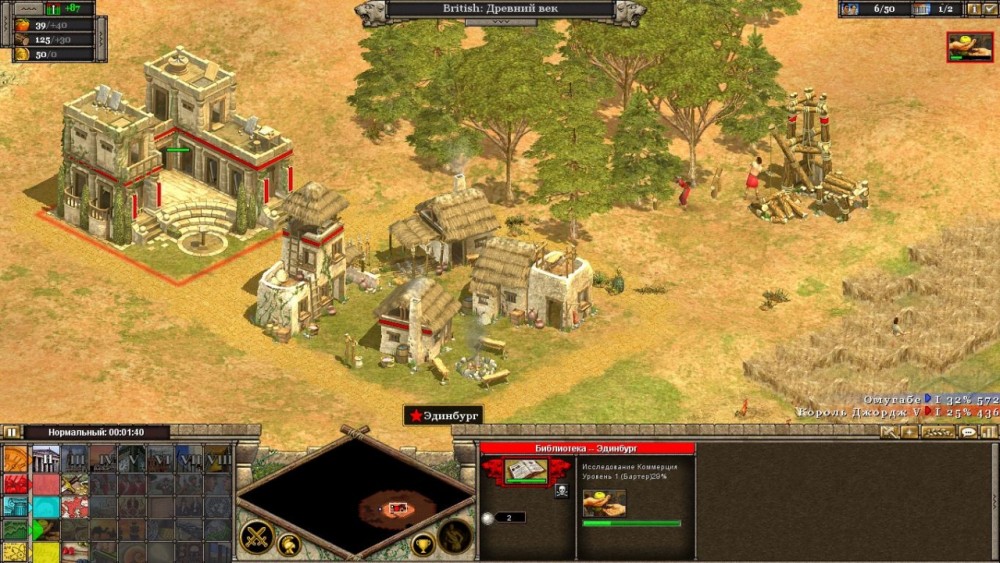1000x563 pixels.
Task: Open the chat speech-bubble button
Action: click(968, 432)
